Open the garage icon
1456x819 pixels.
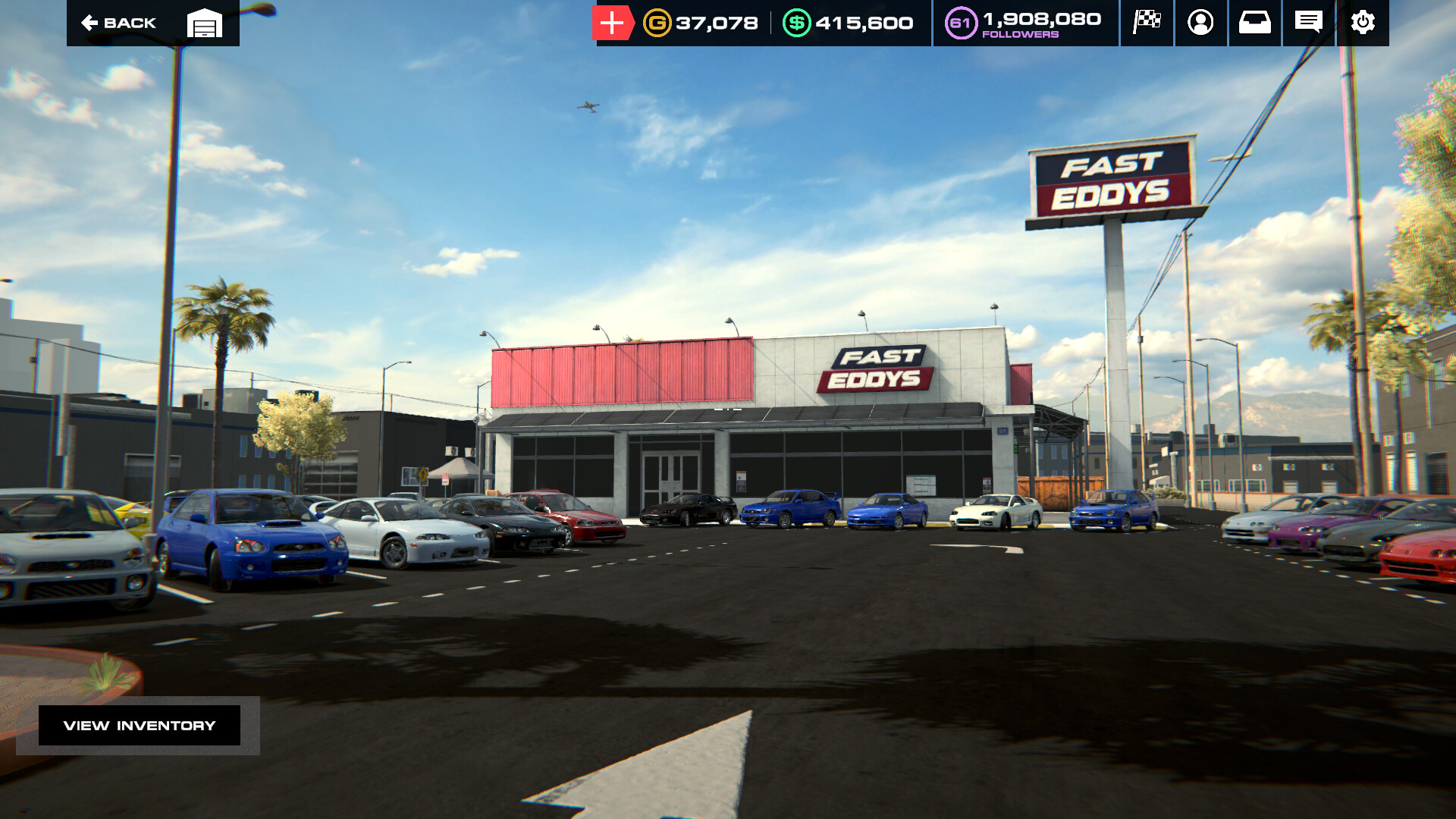205,23
